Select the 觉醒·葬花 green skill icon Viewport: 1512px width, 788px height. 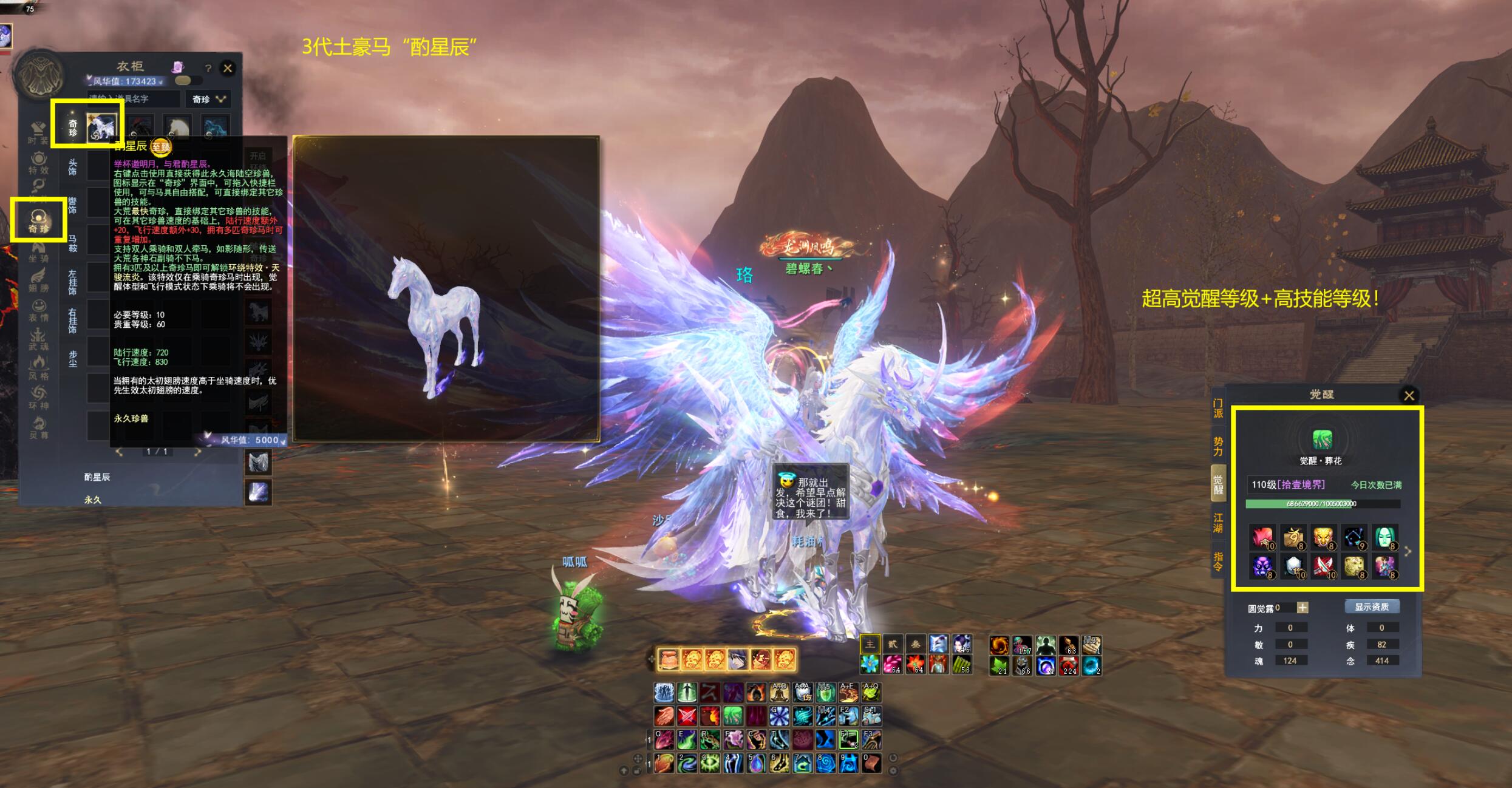click(1322, 439)
